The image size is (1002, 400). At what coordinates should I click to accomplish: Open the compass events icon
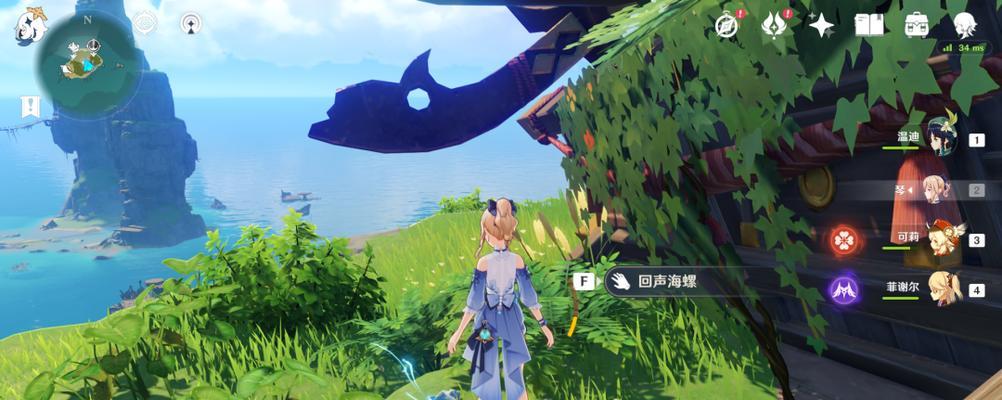pos(727,25)
